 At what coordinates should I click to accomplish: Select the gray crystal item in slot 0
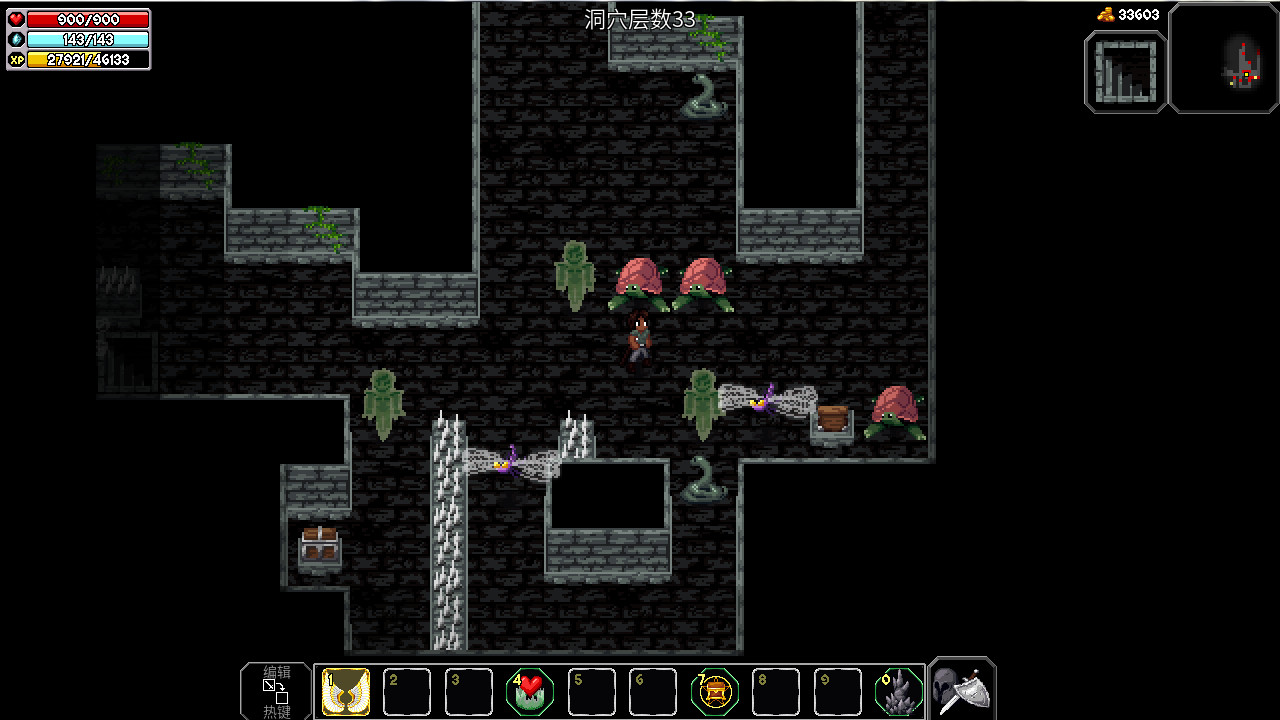coord(897,690)
